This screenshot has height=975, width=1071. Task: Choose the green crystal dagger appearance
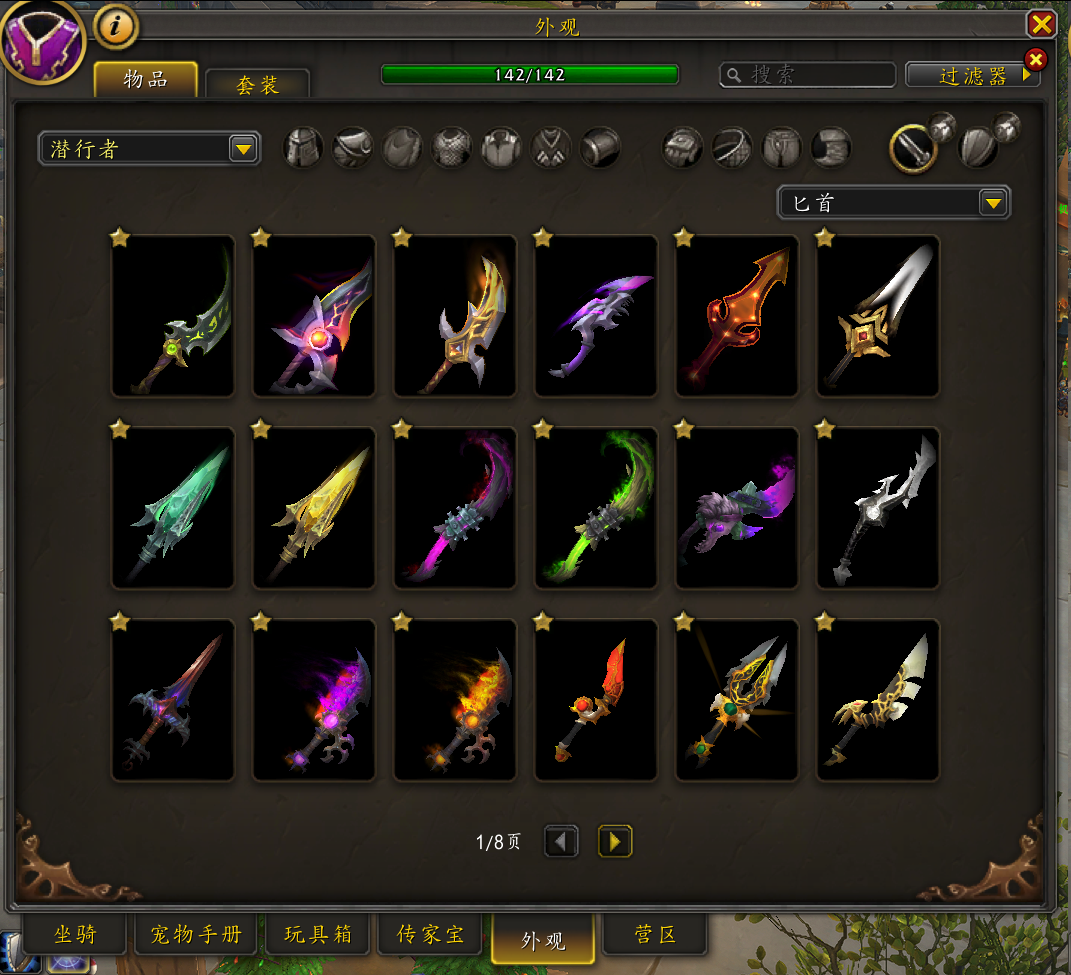(173, 508)
